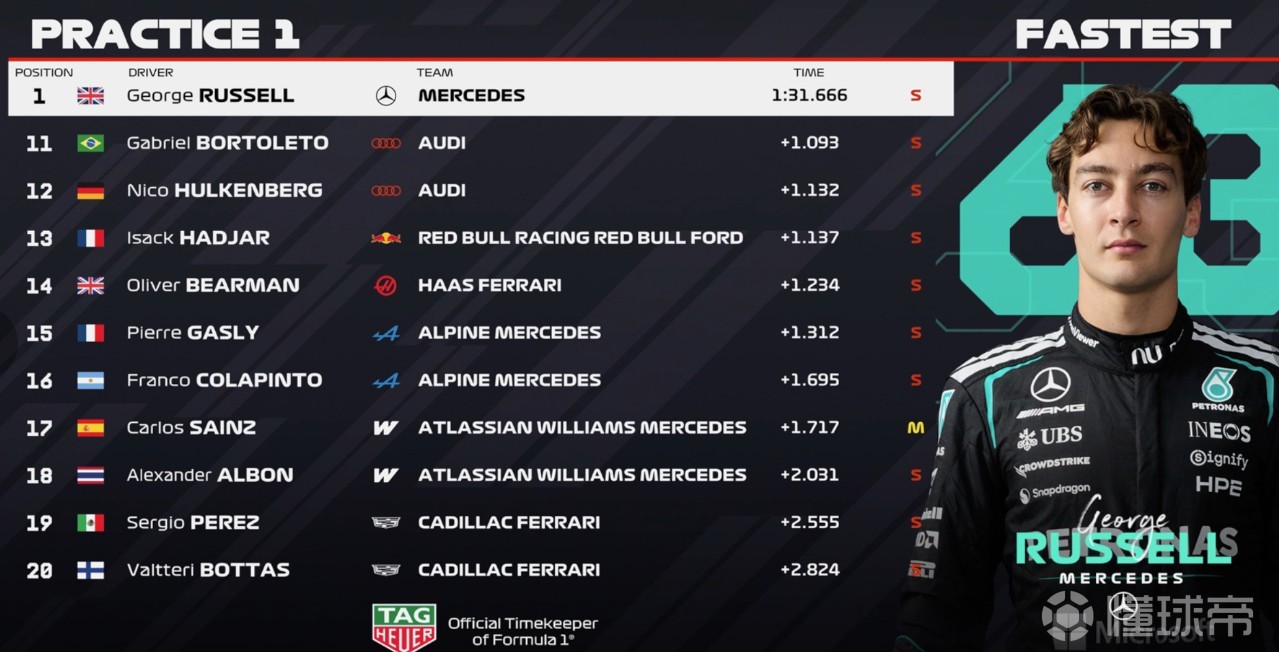Select Carlos Sainz's row
The height and width of the screenshot is (652, 1279).
coord(480,428)
